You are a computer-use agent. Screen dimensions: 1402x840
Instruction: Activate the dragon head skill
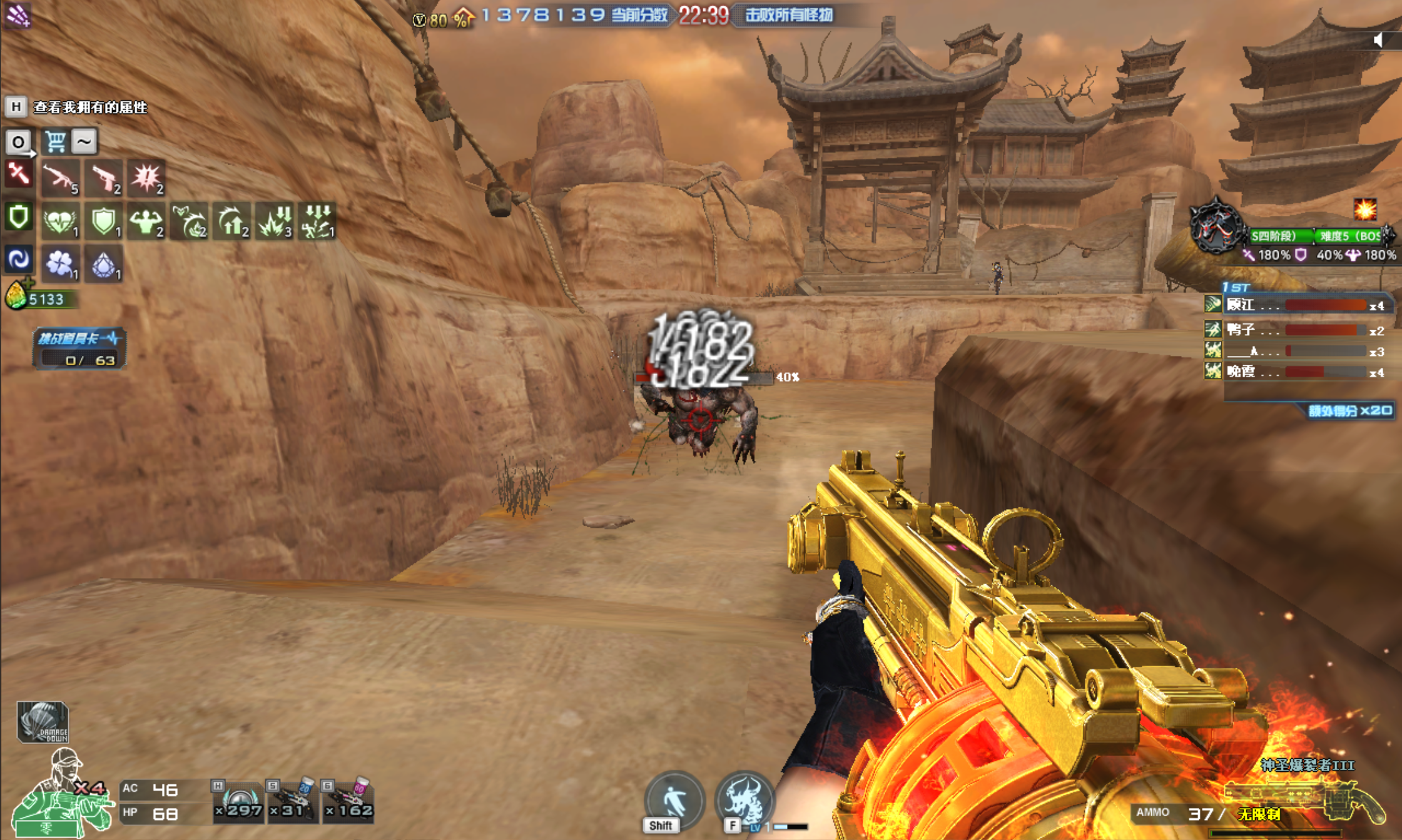click(x=744, y=801)
